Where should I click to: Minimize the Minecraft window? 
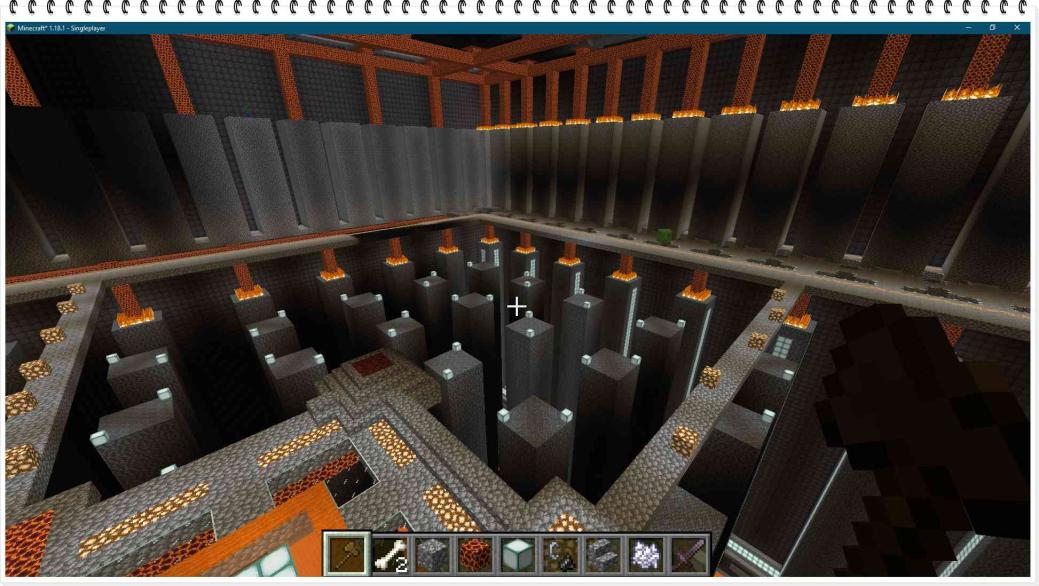967,27
